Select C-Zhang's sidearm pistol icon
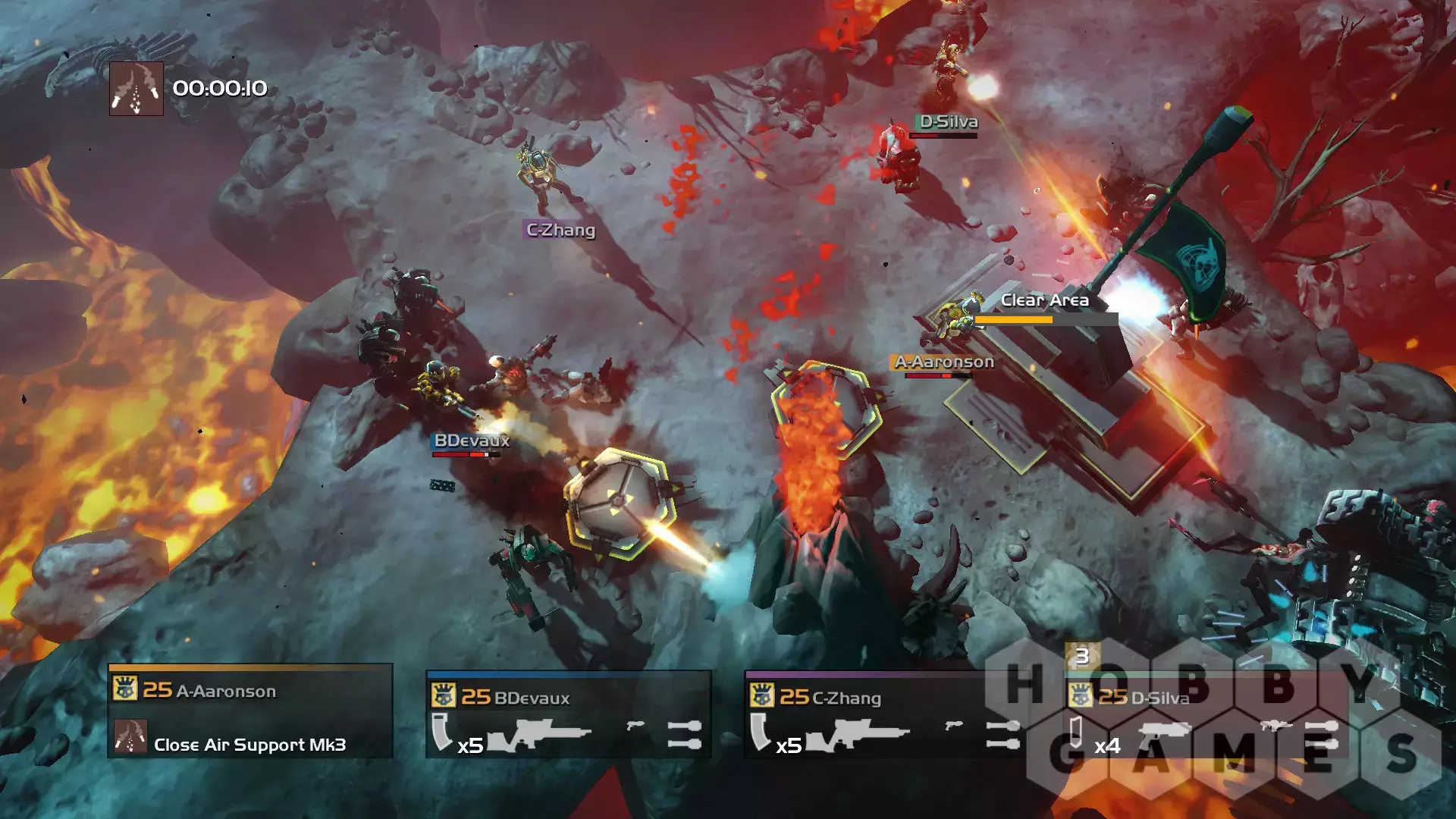This screenshot has width=1456, height=819. point(954,726)
